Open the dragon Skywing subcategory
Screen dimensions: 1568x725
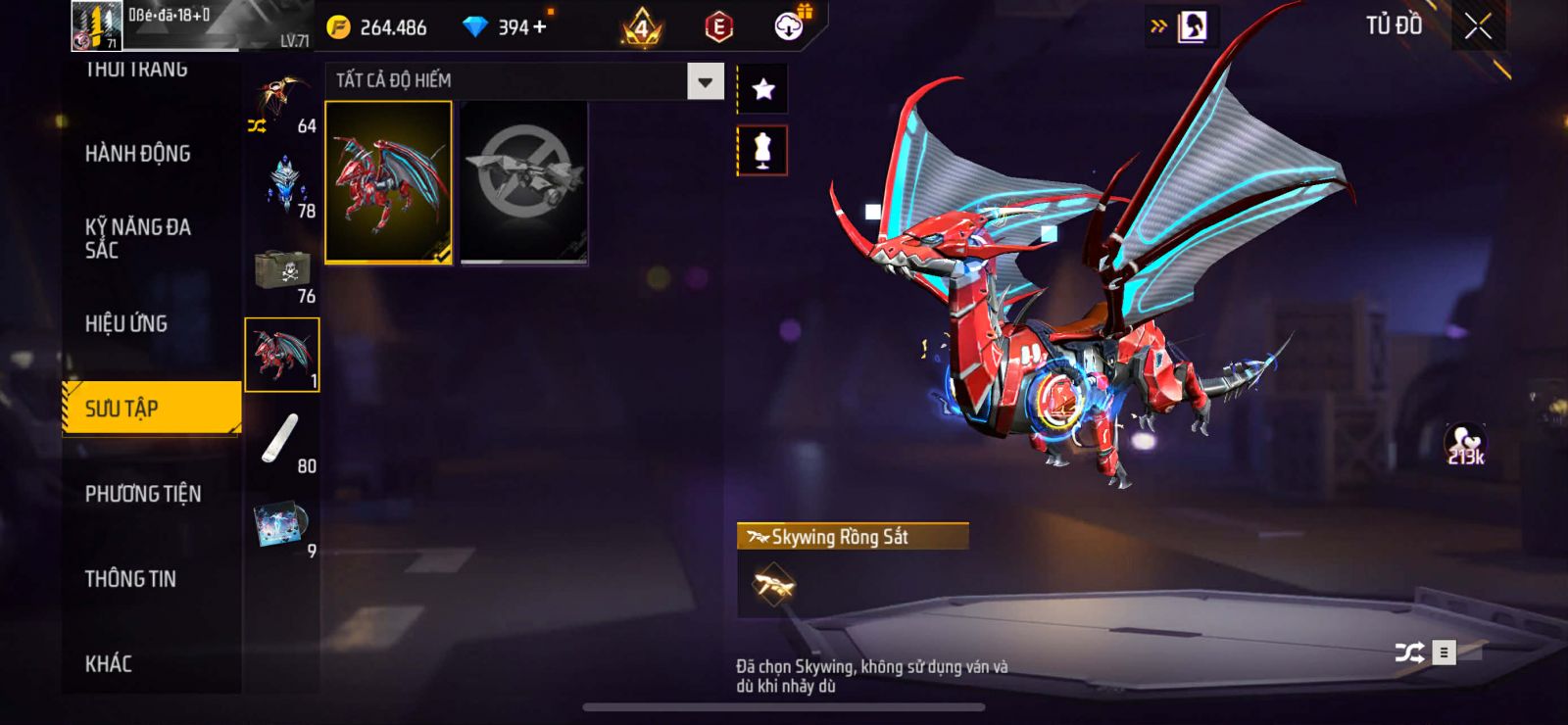tap(282, 355)
